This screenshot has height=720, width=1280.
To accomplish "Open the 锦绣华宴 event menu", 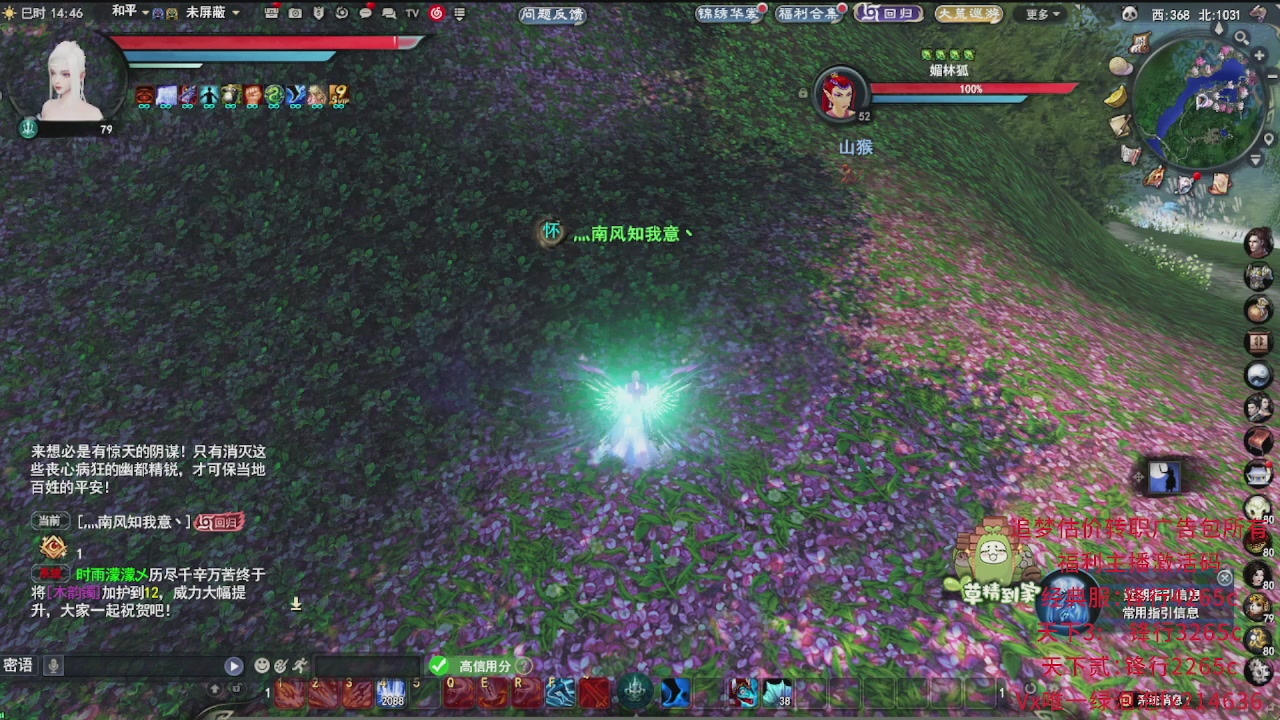I will point(727,14).
